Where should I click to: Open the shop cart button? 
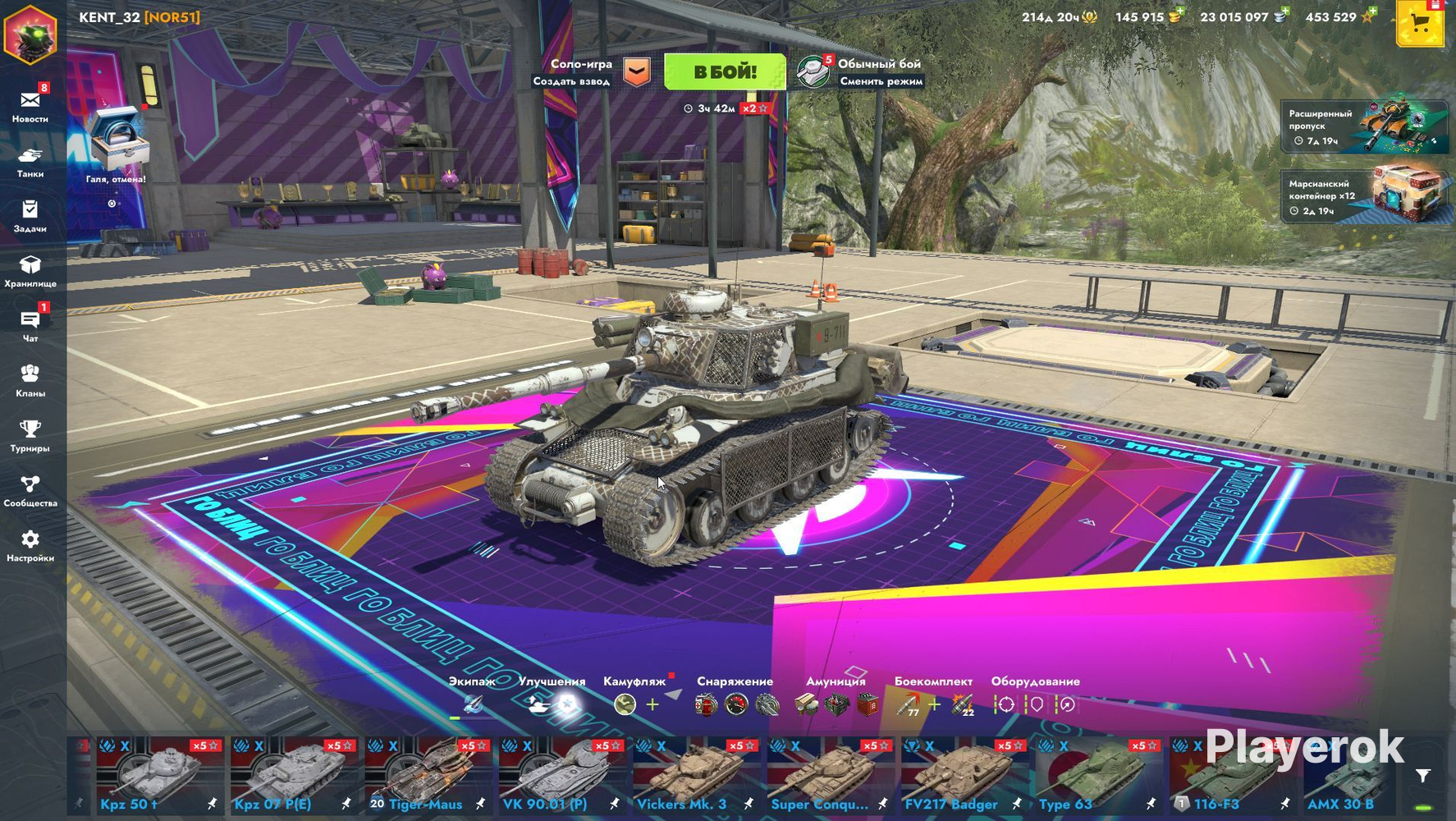click(x=1419, y=25)
